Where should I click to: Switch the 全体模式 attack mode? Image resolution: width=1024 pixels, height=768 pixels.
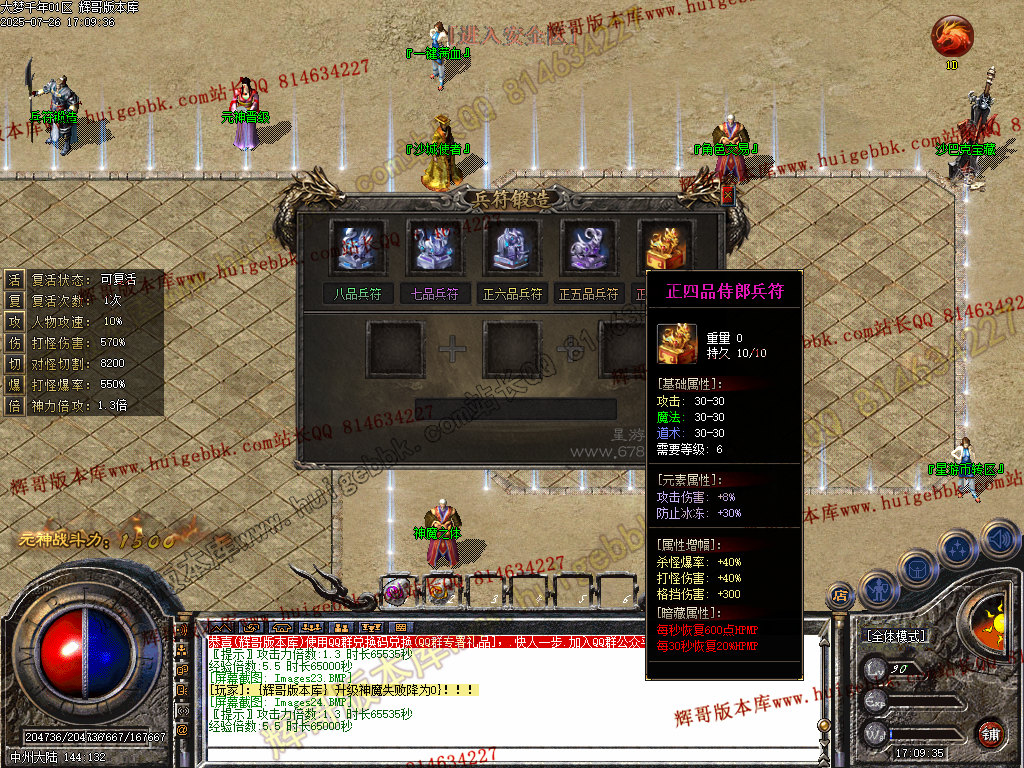tap(894, 635)
